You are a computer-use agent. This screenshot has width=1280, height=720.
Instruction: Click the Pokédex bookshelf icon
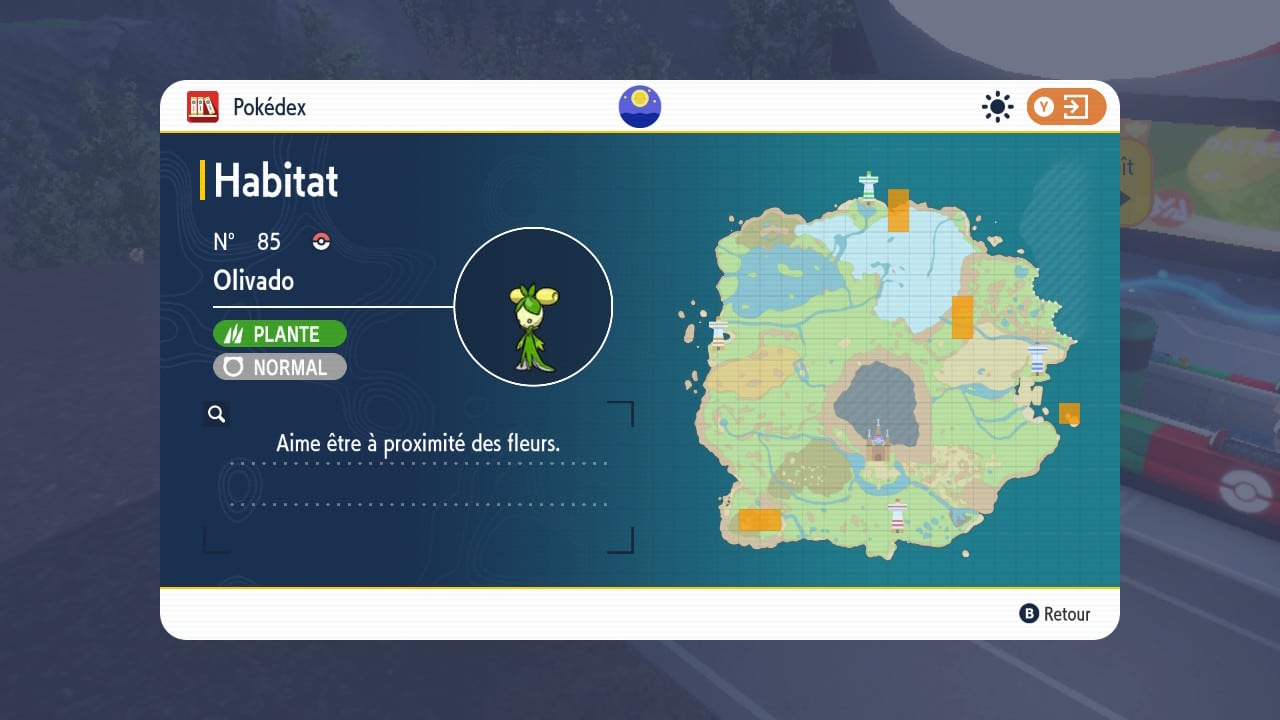203,107
